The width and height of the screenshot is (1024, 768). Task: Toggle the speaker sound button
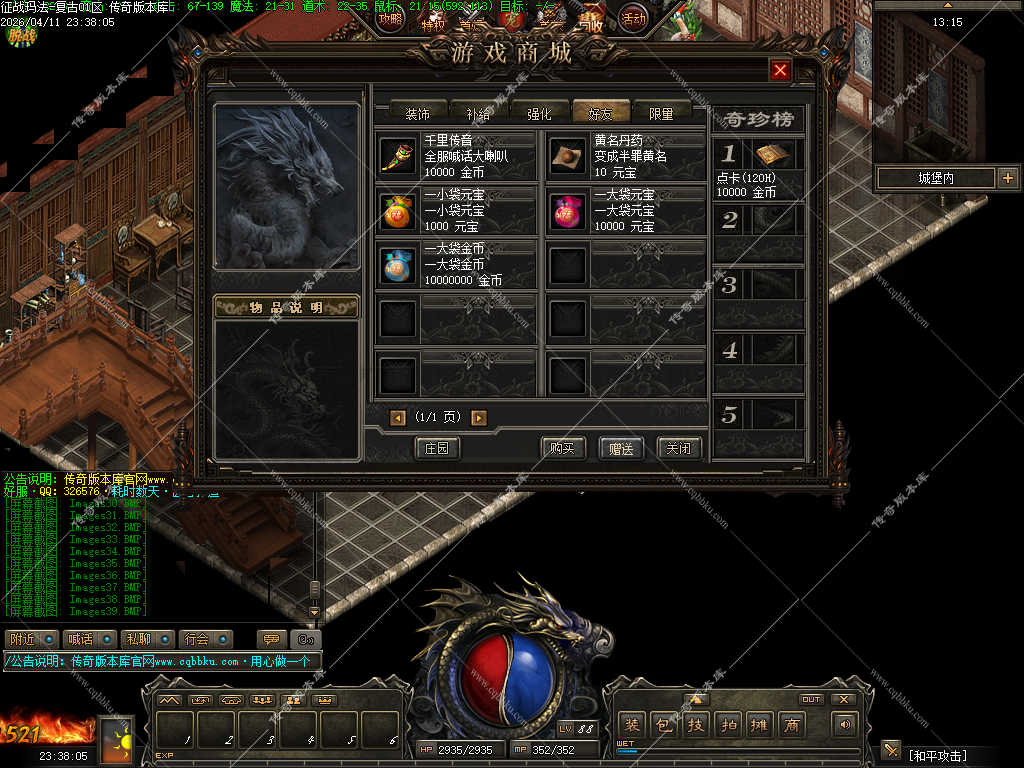(x=845, y=724)
